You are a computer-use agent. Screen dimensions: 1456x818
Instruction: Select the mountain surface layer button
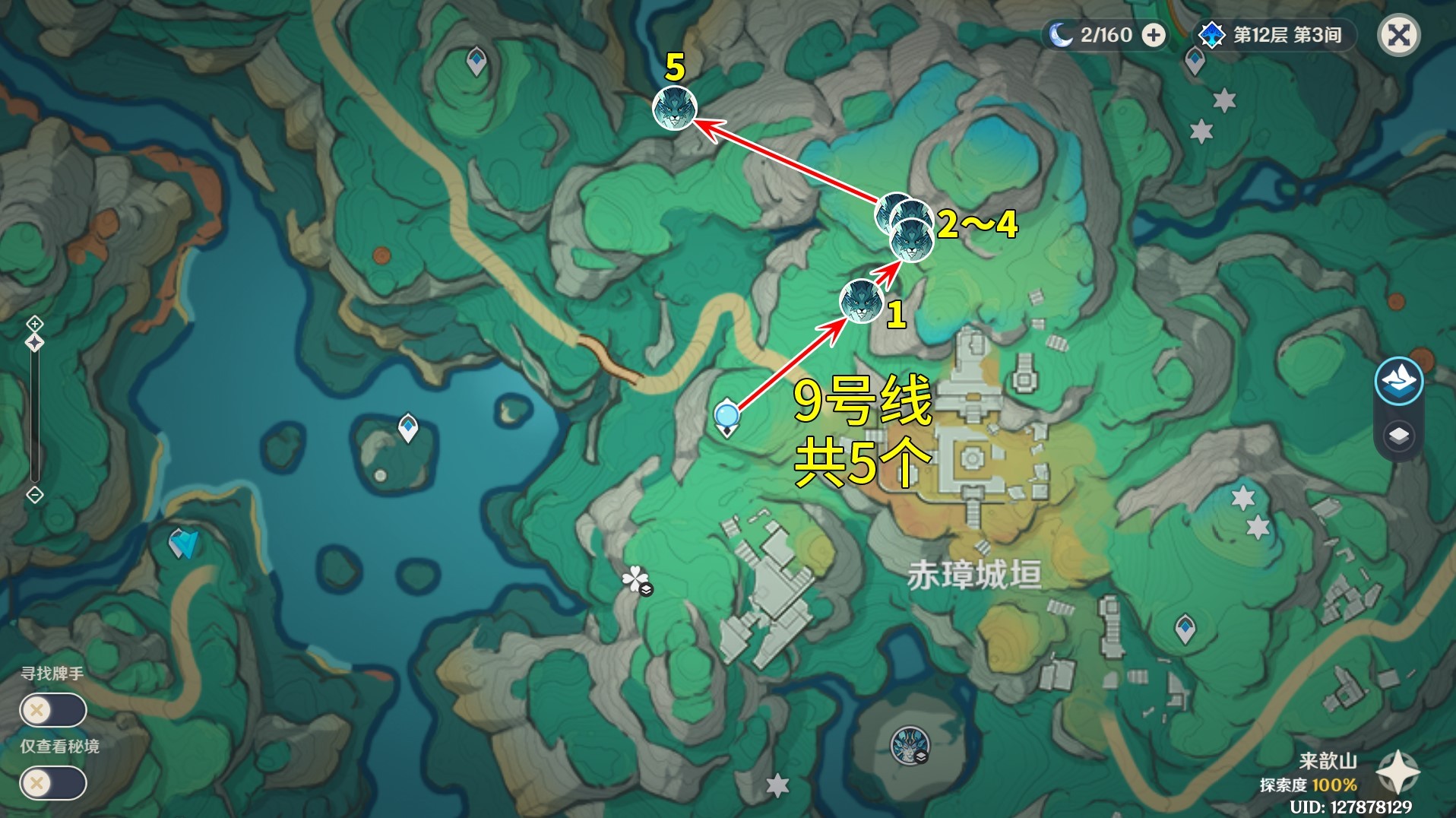pos(1399,380)
